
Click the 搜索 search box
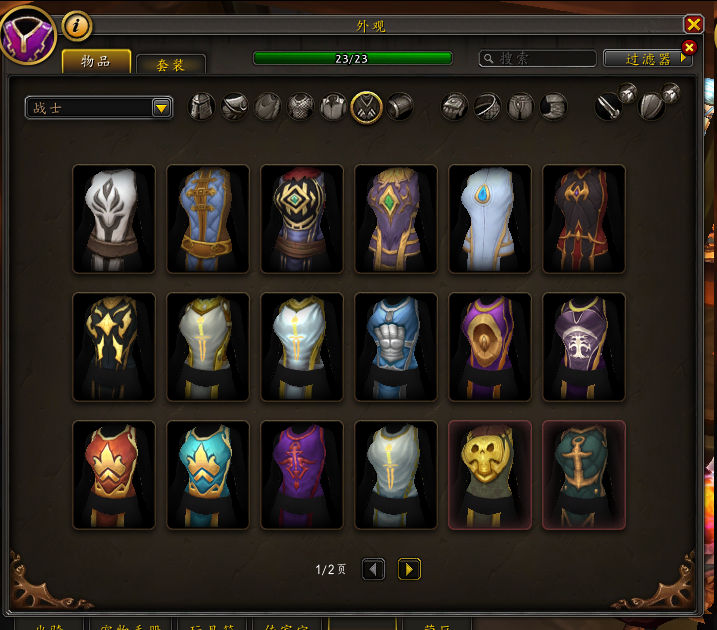point(538,59)
